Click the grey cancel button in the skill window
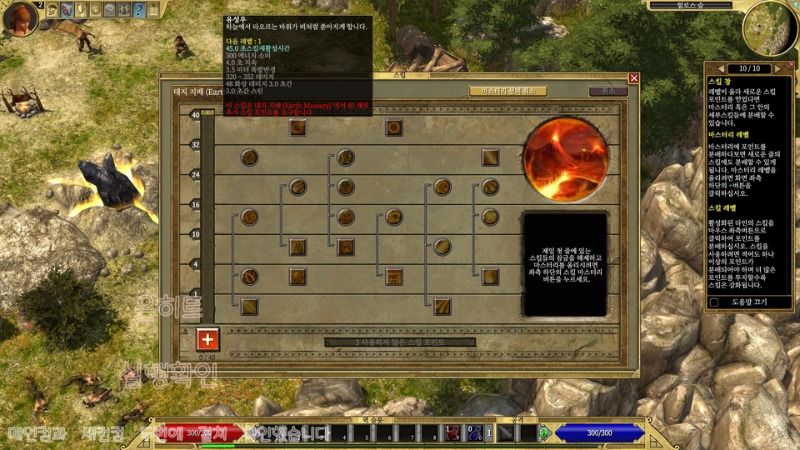 [x=607, y=91]
